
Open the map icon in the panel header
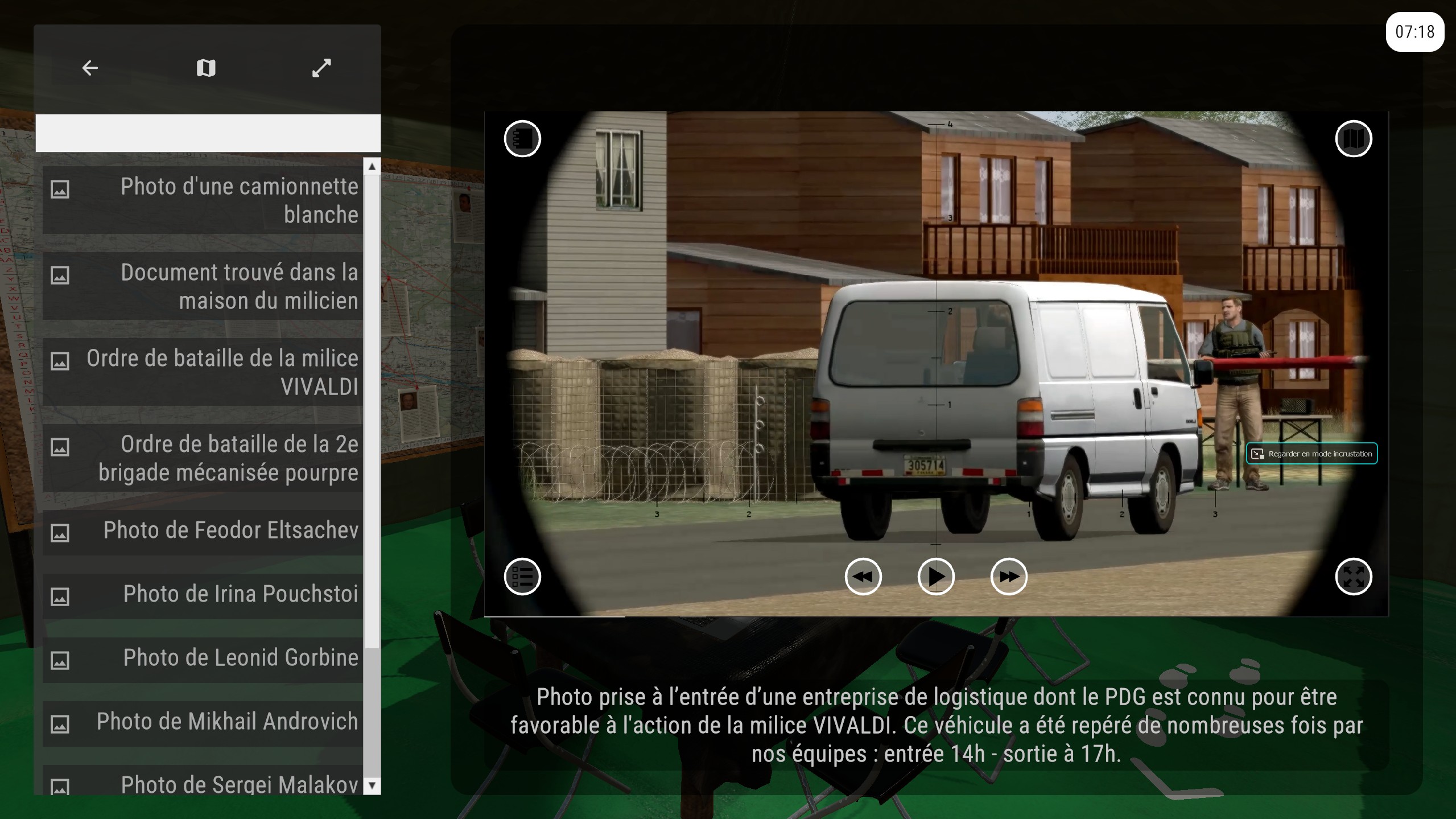(206, 68)
